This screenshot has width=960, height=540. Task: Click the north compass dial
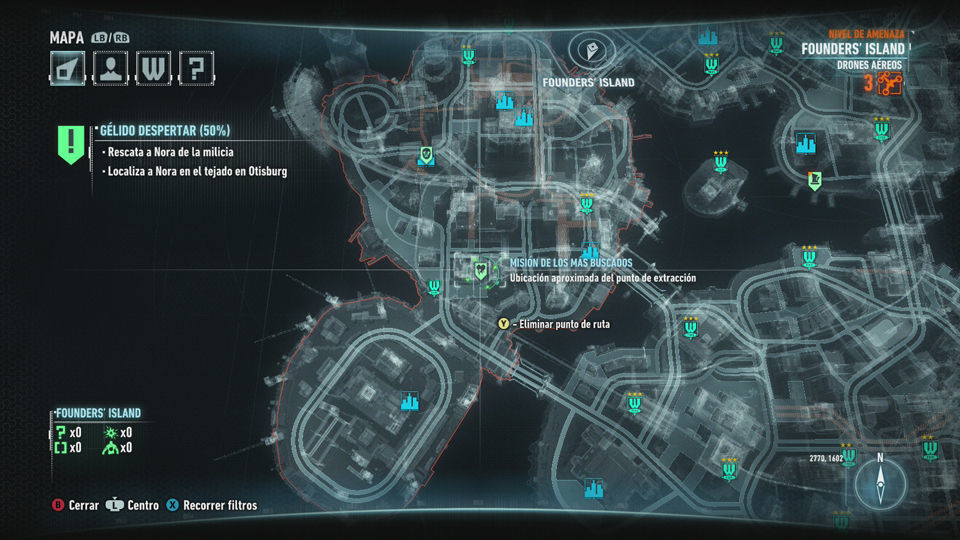pyautogui.click(x=880, y=483)
